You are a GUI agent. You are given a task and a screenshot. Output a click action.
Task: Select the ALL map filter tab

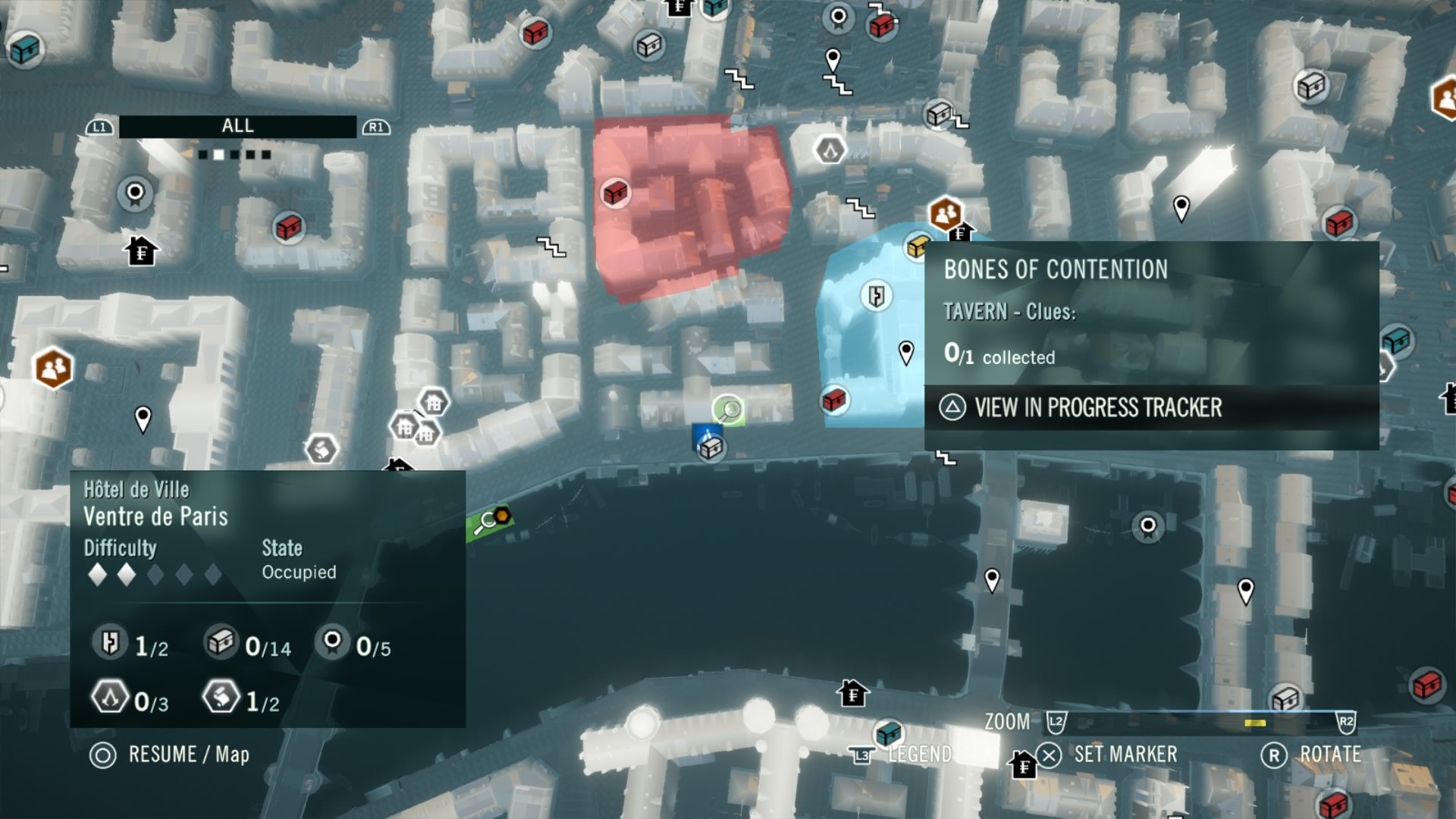pos(237,127)
